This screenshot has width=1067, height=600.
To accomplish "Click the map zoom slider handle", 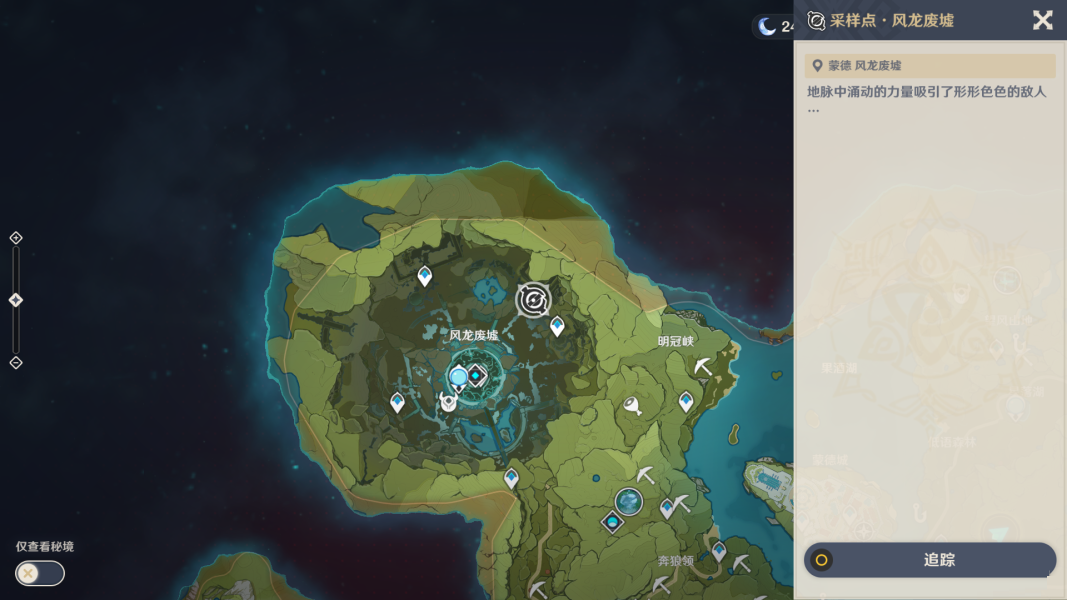I will (x=16, y=300).
